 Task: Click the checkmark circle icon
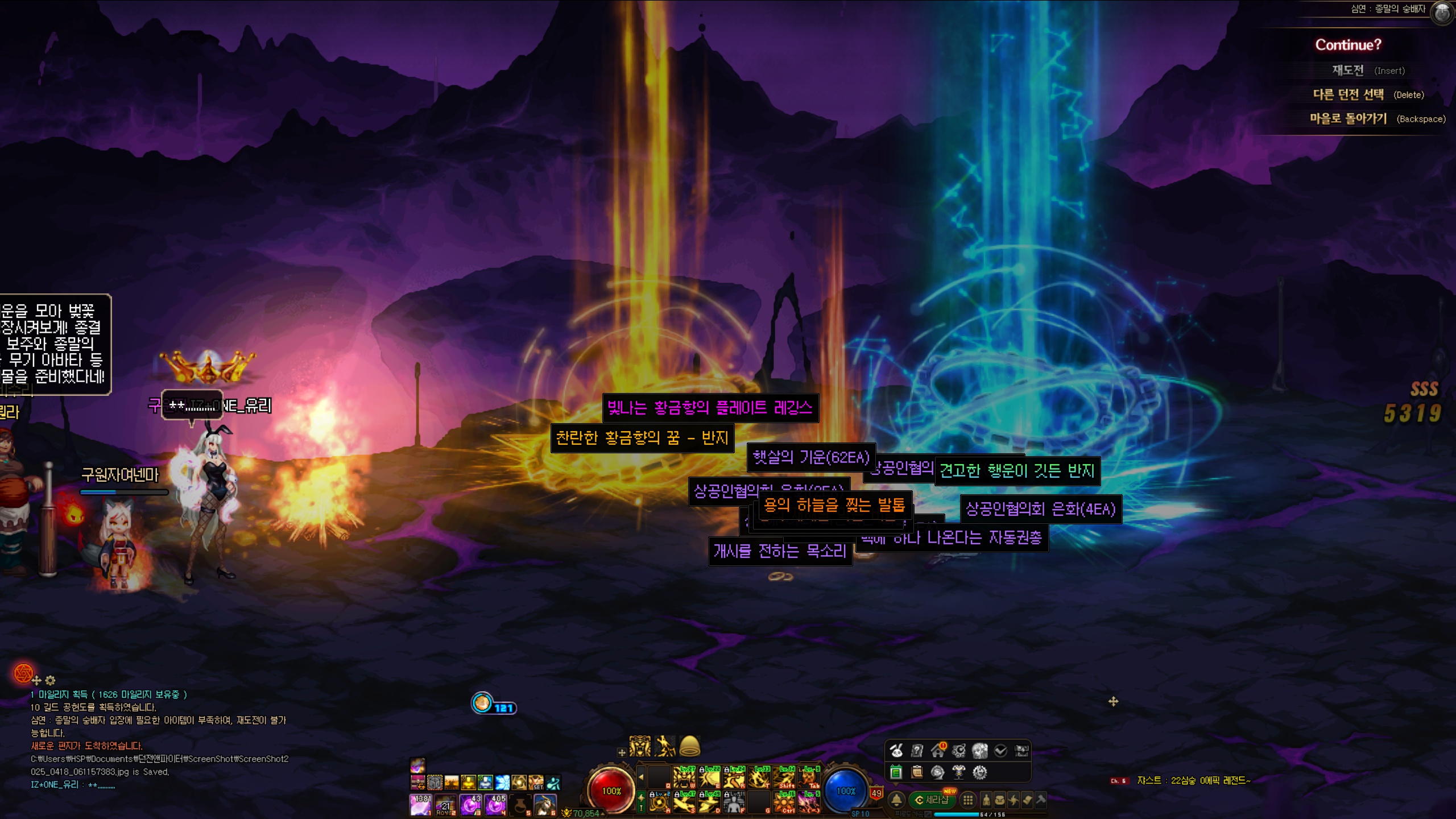point(1000,751)
